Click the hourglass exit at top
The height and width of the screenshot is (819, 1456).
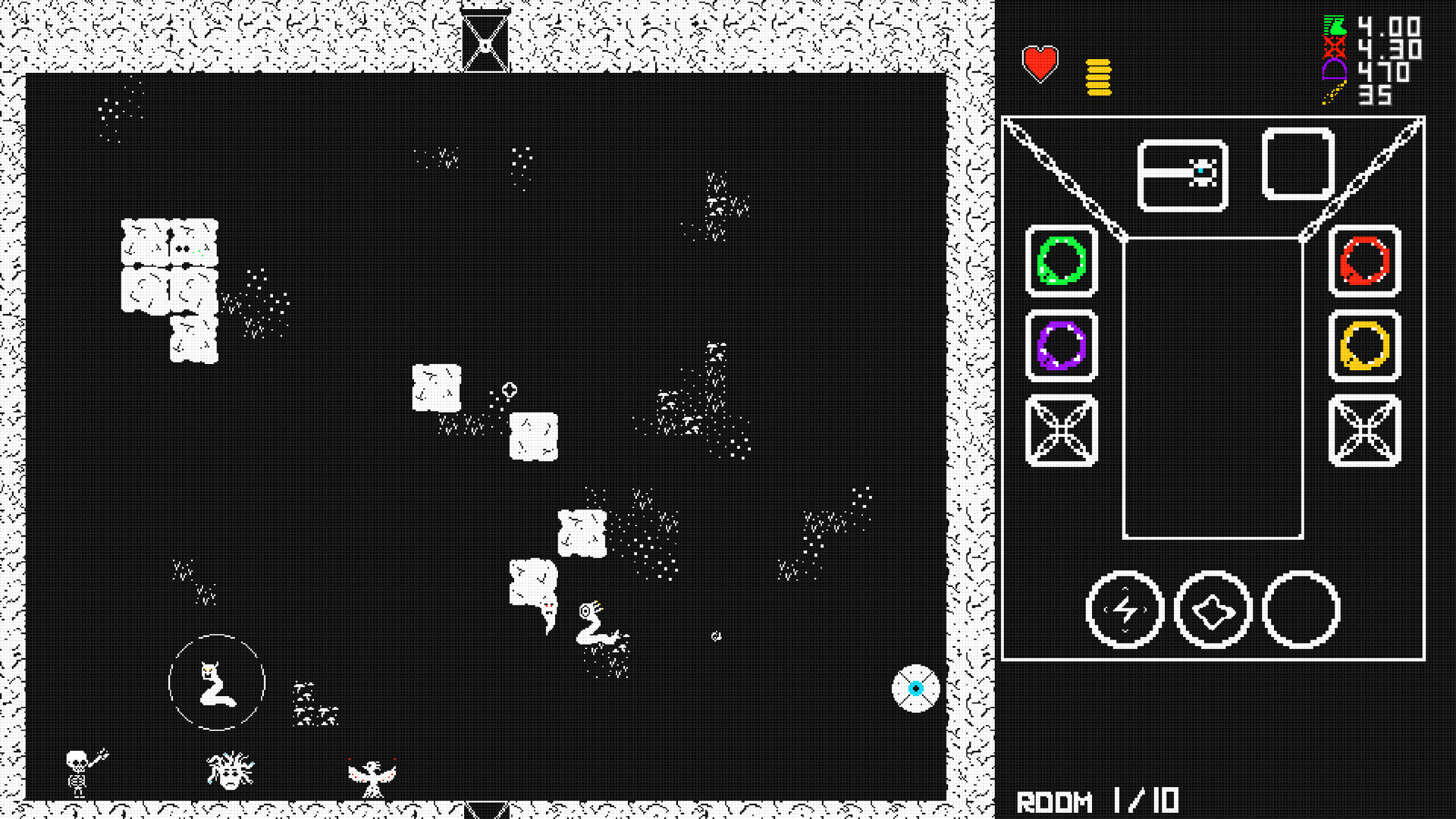click(483, 38)
